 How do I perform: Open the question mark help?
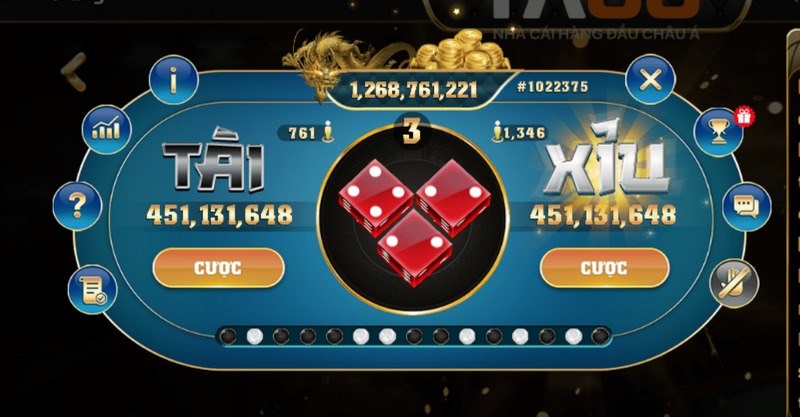coord(76,205)
